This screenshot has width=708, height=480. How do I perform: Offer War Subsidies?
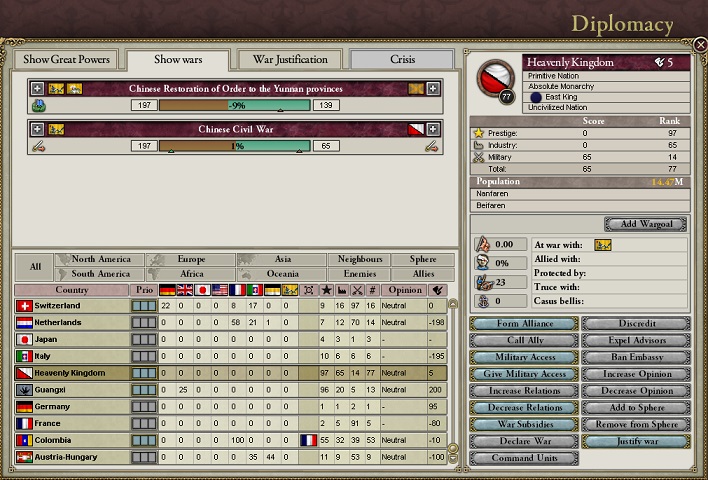[x=524, y=424]
